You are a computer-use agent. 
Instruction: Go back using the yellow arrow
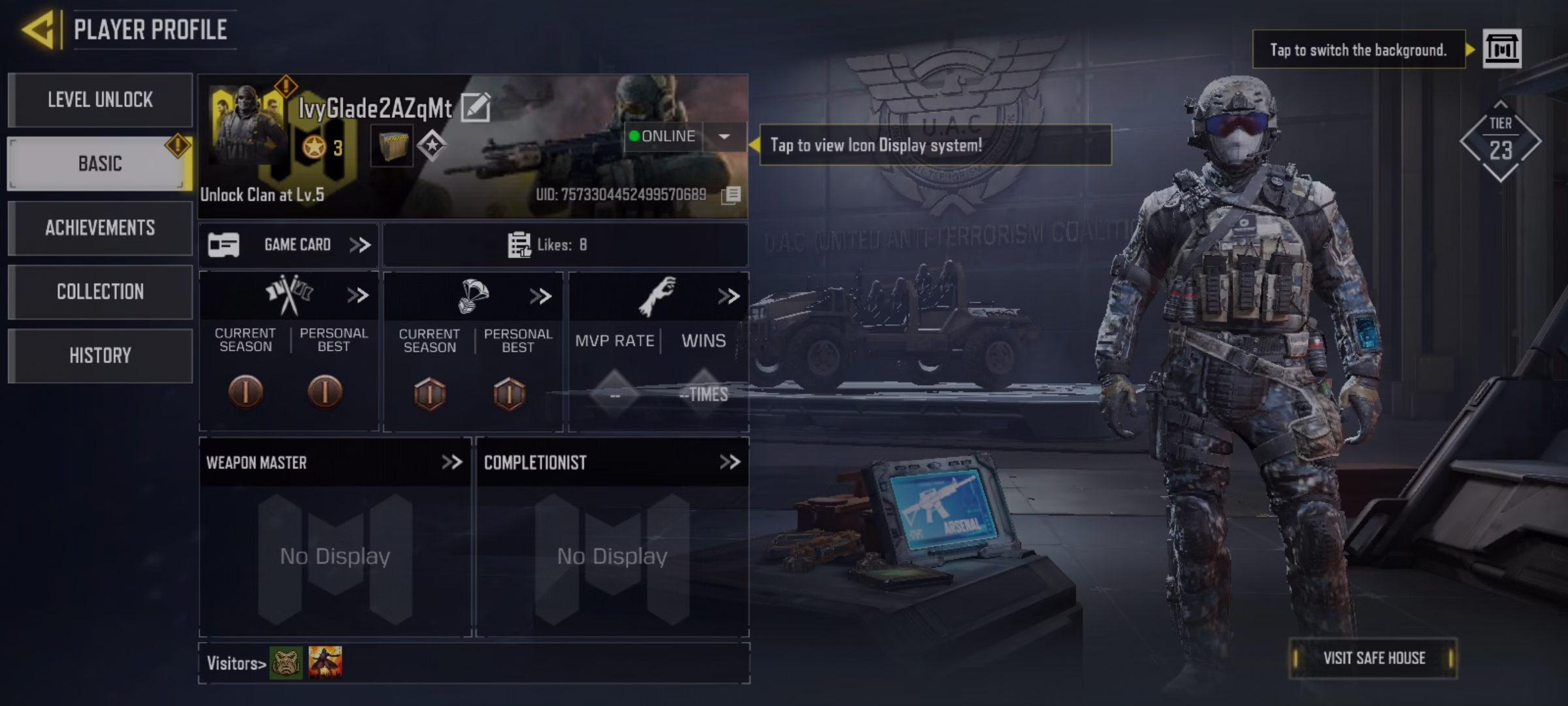[38, 30]
